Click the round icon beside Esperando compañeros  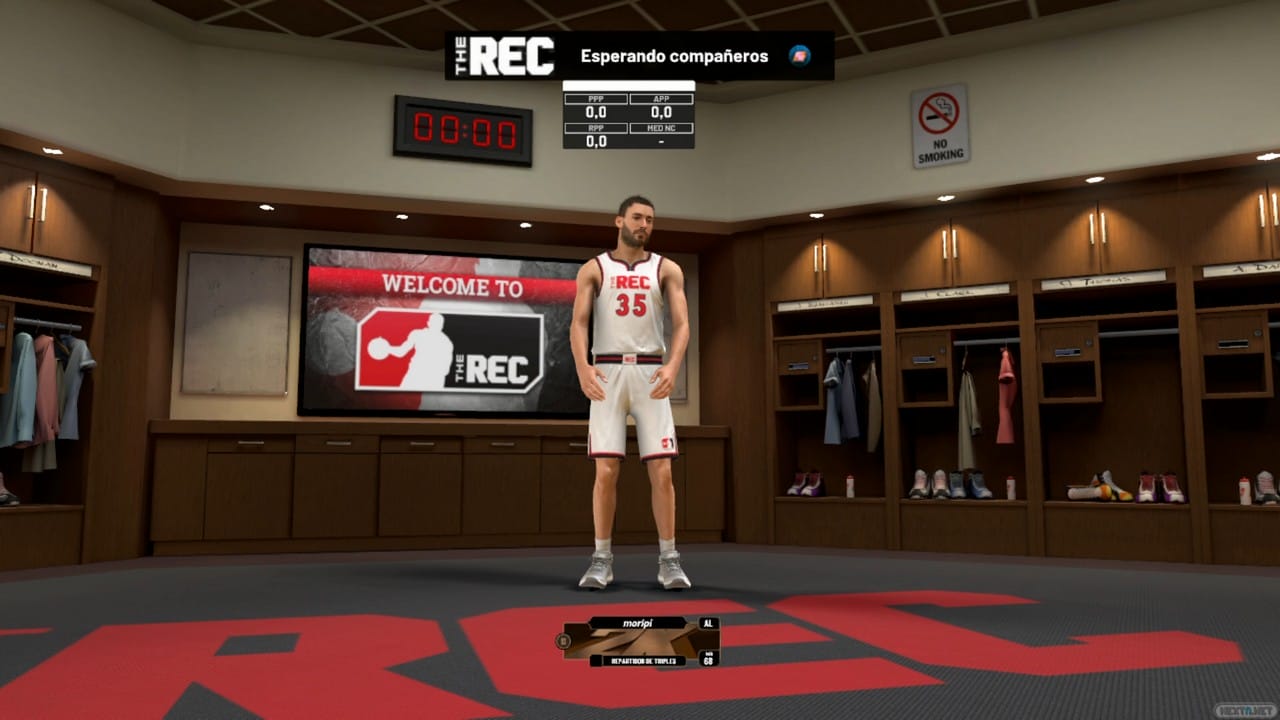point(799,56)
